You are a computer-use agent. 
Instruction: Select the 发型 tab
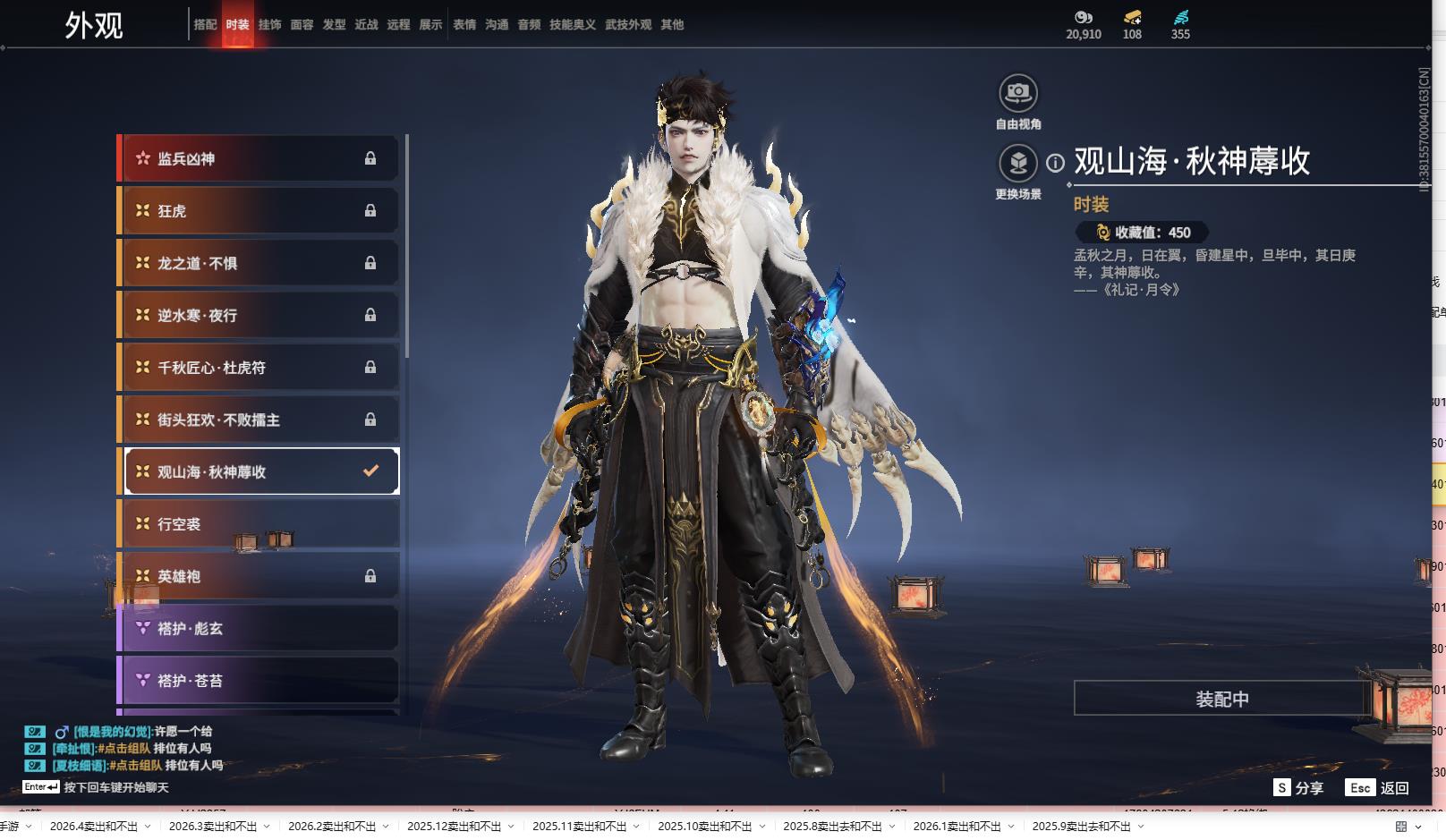[x=334, y=25]
